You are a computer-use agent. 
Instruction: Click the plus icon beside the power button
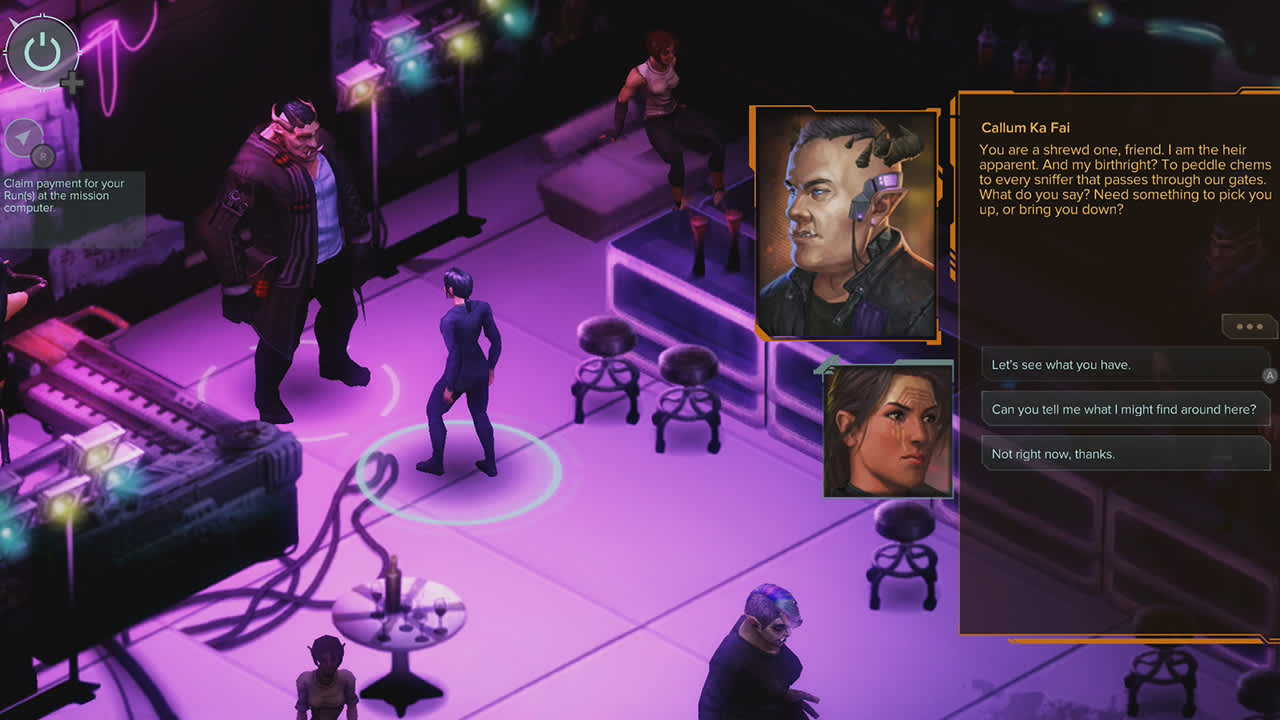tap(71, 85)
